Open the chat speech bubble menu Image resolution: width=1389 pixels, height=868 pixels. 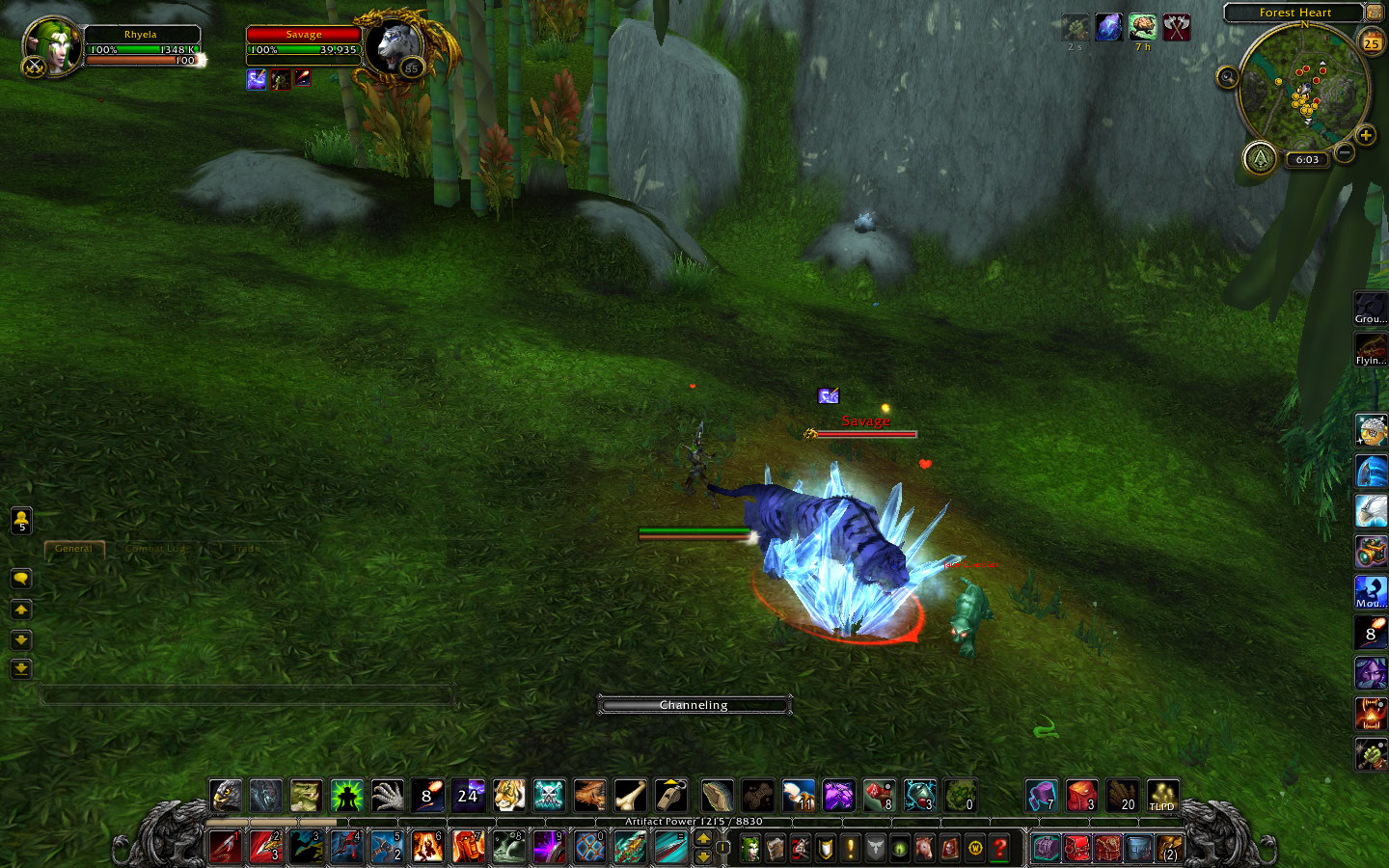[x=21, y=579]
